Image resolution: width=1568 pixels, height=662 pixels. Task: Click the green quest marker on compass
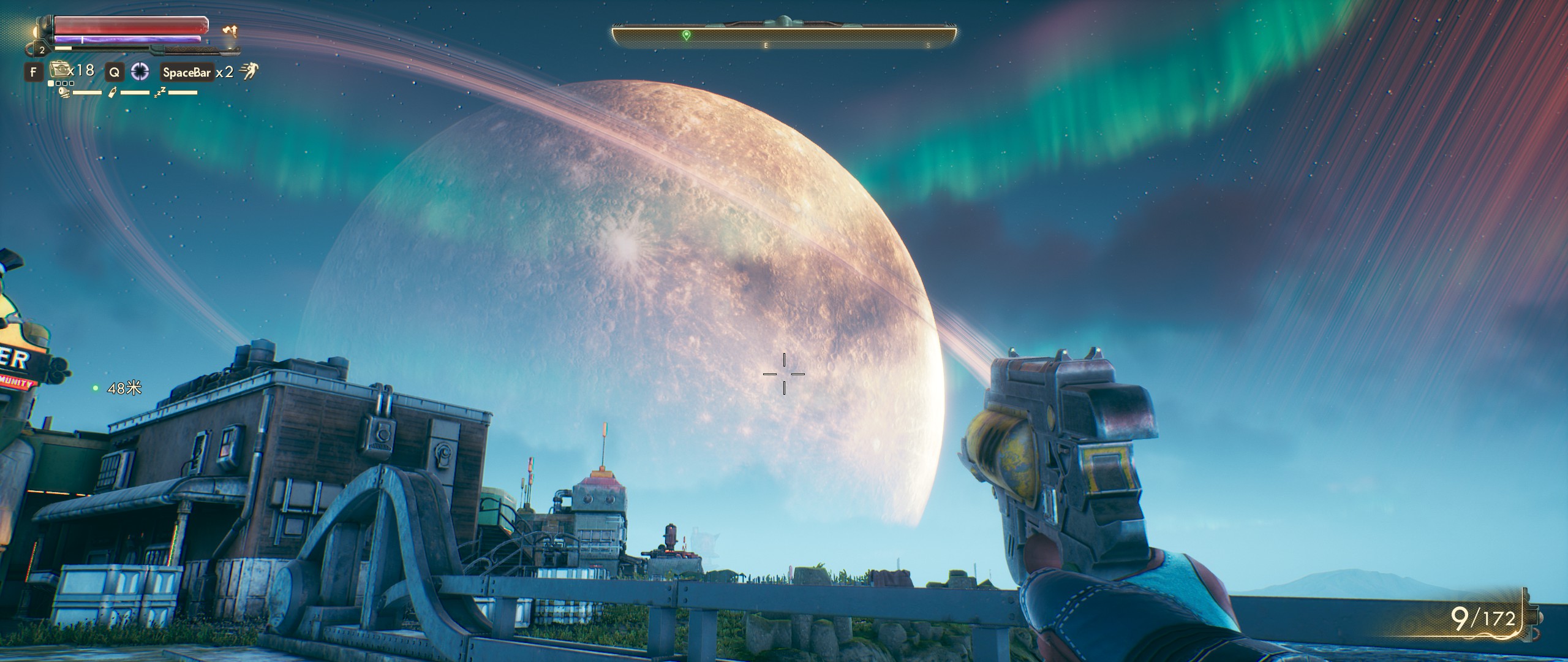pyautogui.click(x=686, y=36)
